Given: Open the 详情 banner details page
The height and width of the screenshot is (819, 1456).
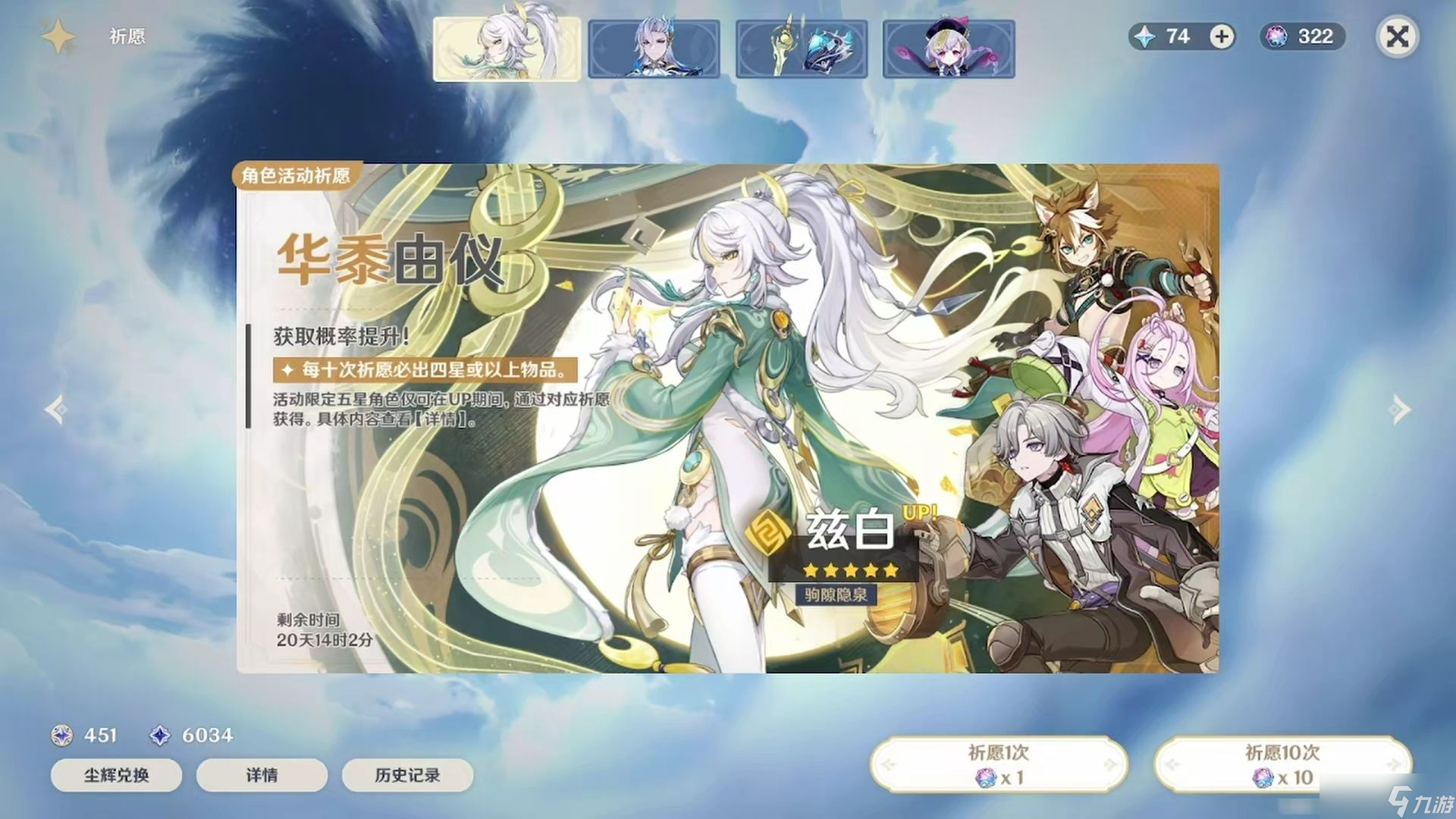Looking at the screenshot, I should tap(262, 776).
